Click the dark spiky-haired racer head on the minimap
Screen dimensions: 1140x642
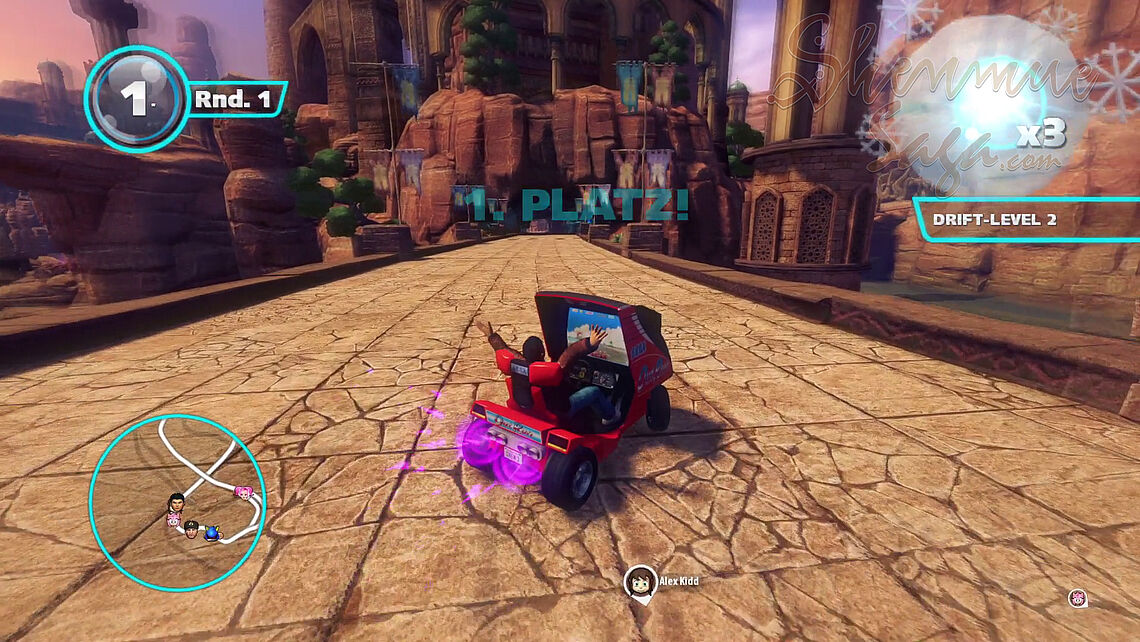(178, 501)
